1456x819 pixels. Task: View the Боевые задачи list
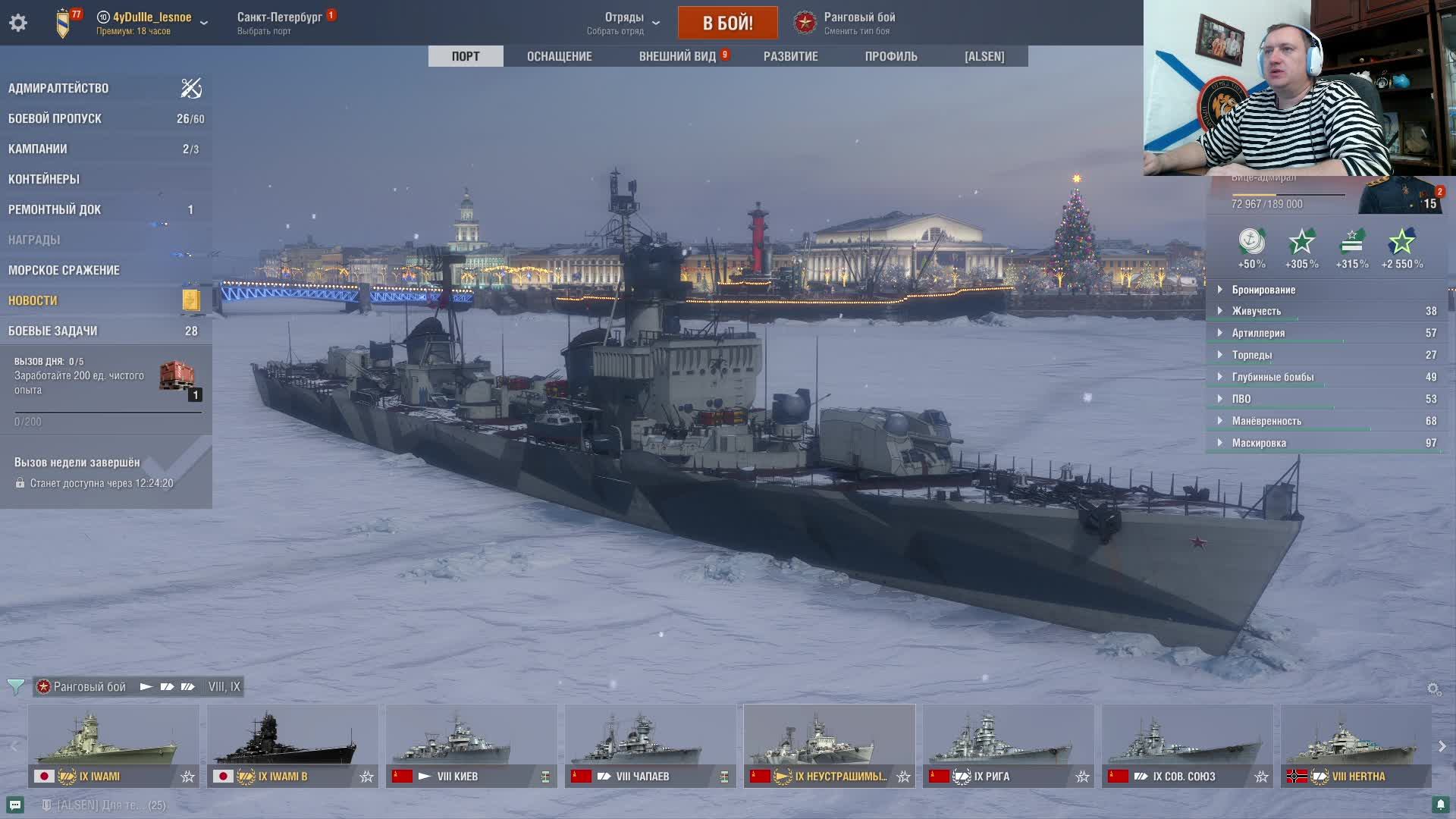coord(52,331)
